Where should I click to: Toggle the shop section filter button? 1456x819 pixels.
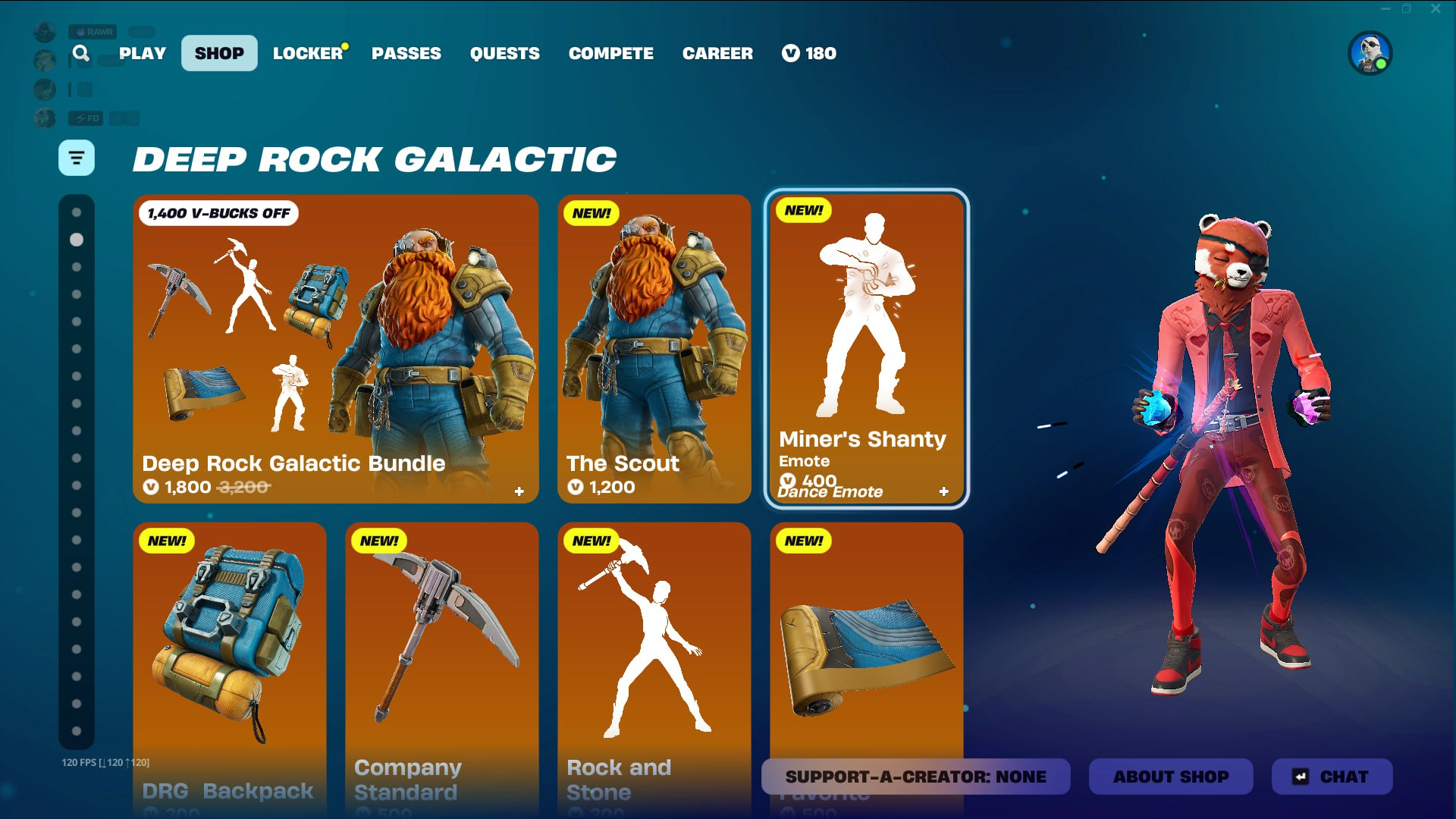tap(77, 158)
